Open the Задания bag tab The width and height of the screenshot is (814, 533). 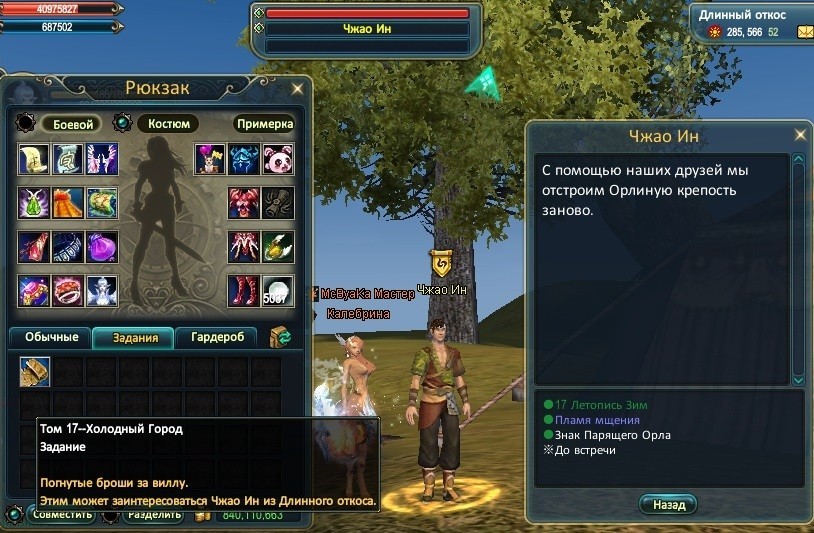[x=133, y=337]
